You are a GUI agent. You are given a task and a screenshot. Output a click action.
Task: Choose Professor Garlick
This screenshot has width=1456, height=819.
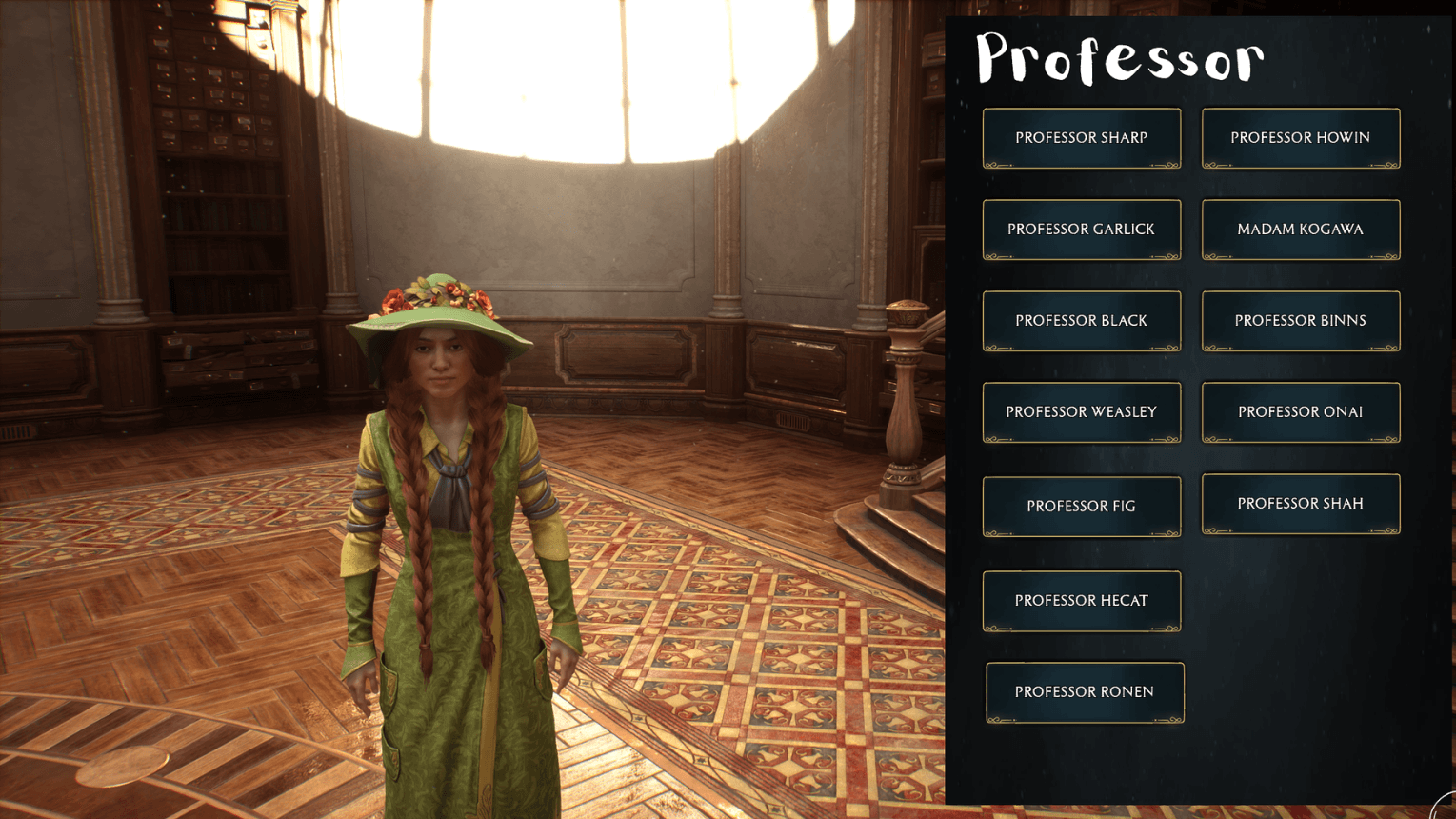(x=1081, y=229)
